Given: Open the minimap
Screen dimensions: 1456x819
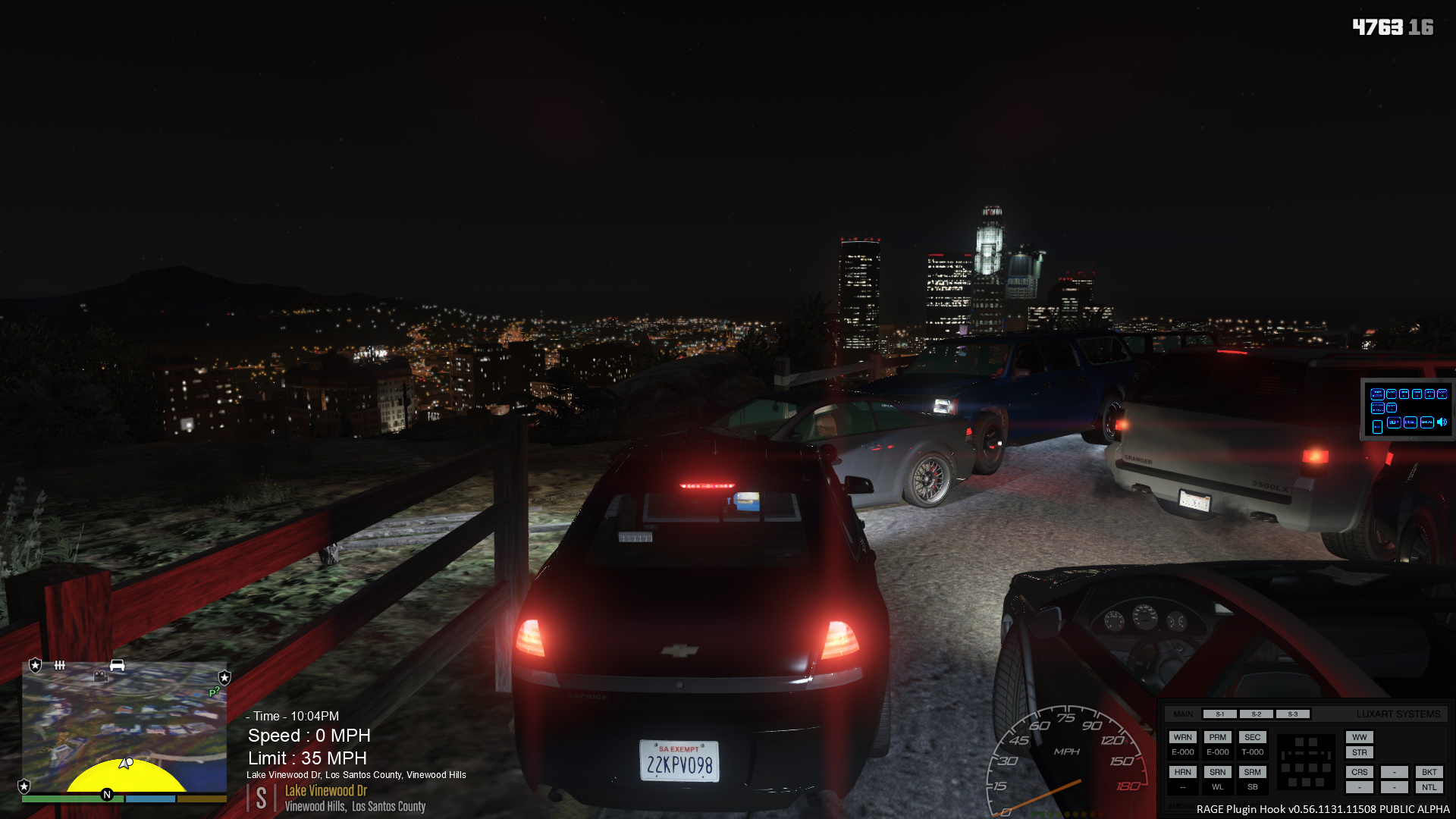Looking at the screenshot, I should pos(124,728).
